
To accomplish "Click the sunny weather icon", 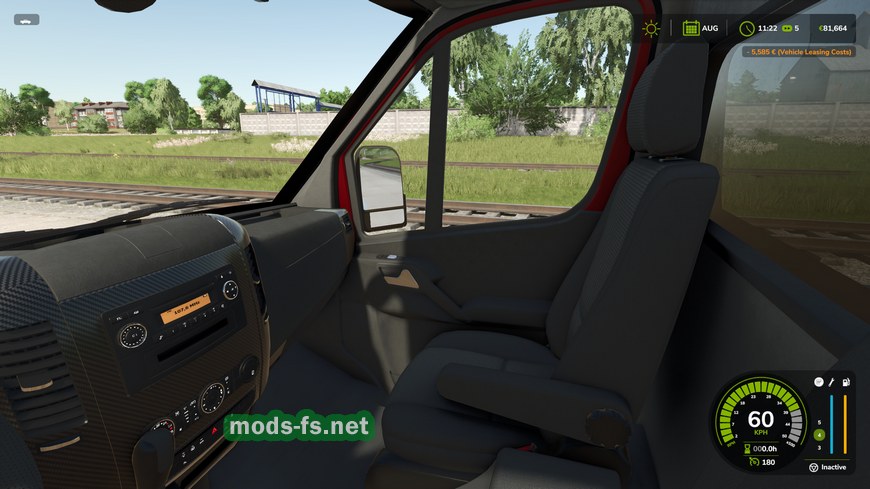I will pos(652,28).
